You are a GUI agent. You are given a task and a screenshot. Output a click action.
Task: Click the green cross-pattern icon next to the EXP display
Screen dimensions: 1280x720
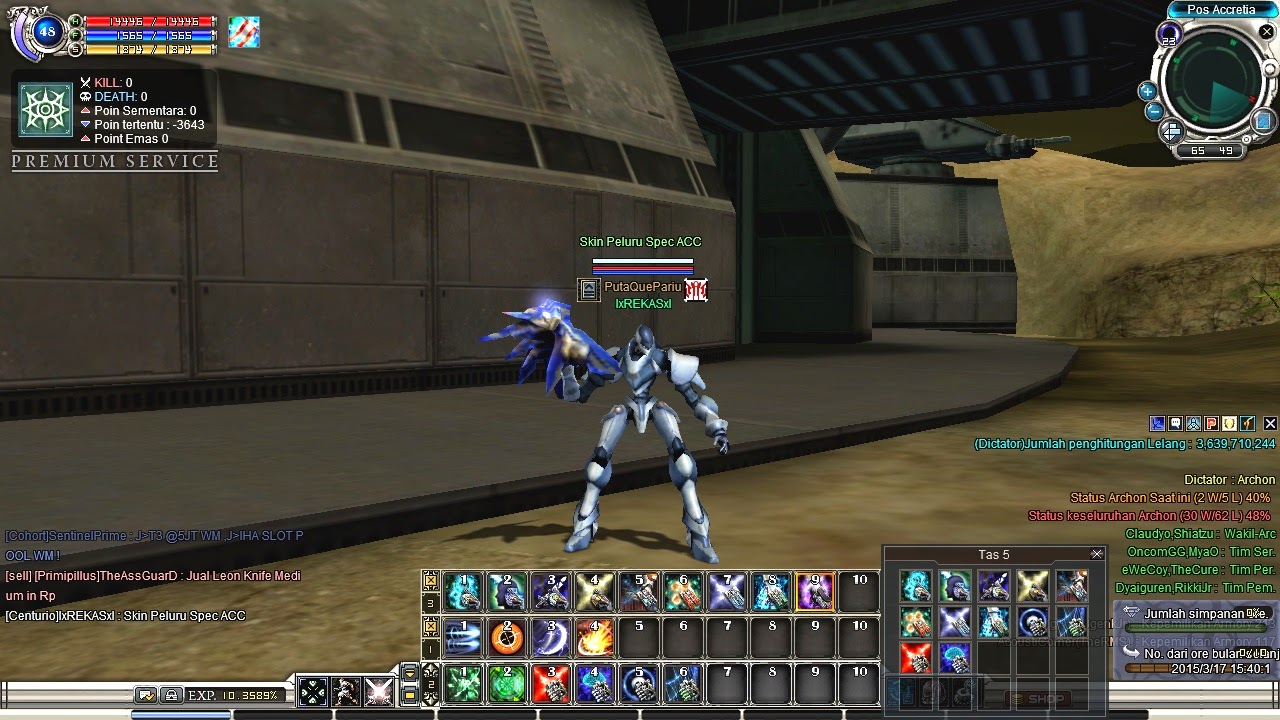click(313, 692)
